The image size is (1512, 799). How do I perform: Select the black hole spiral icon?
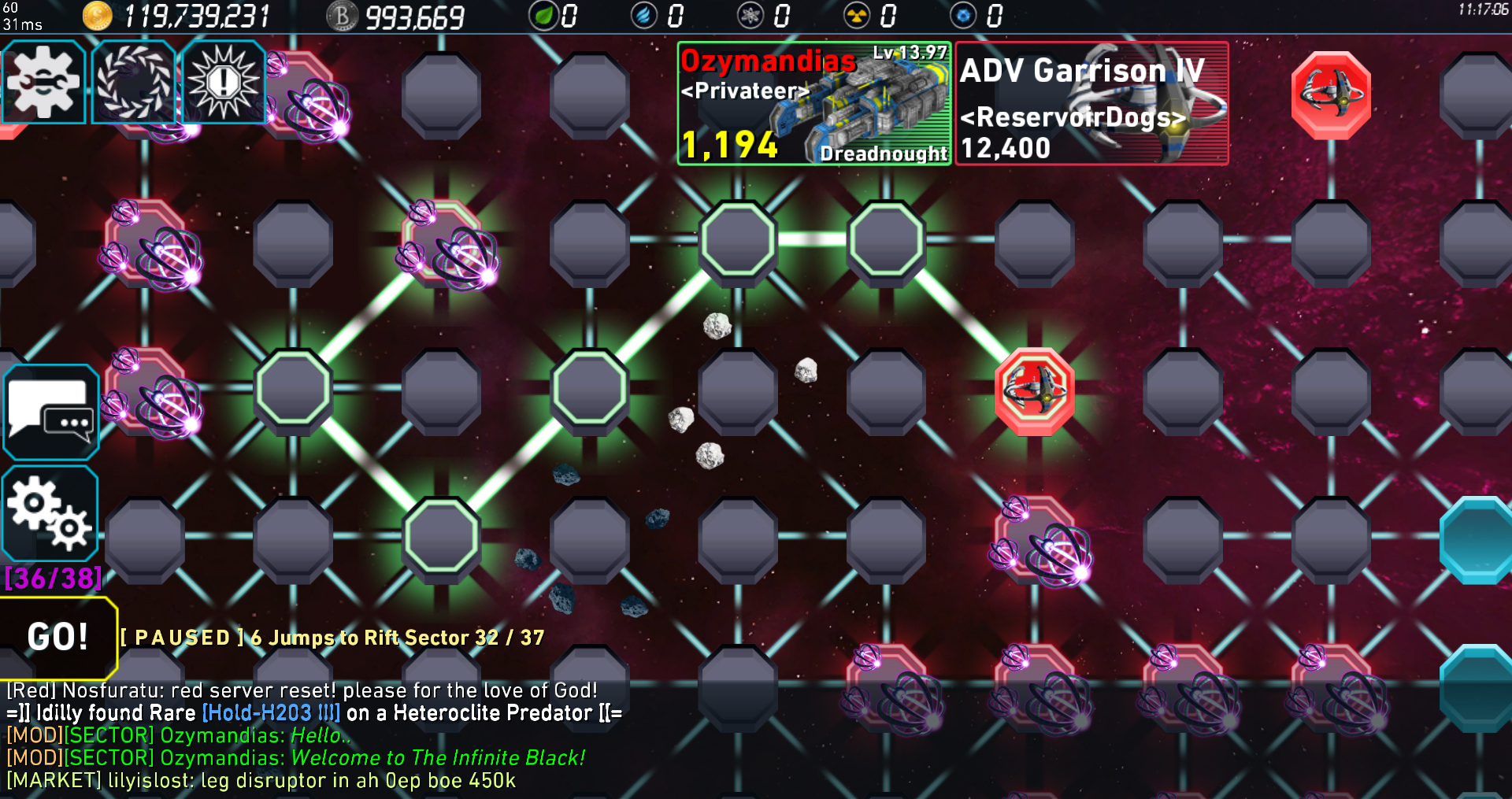[134, 81]
